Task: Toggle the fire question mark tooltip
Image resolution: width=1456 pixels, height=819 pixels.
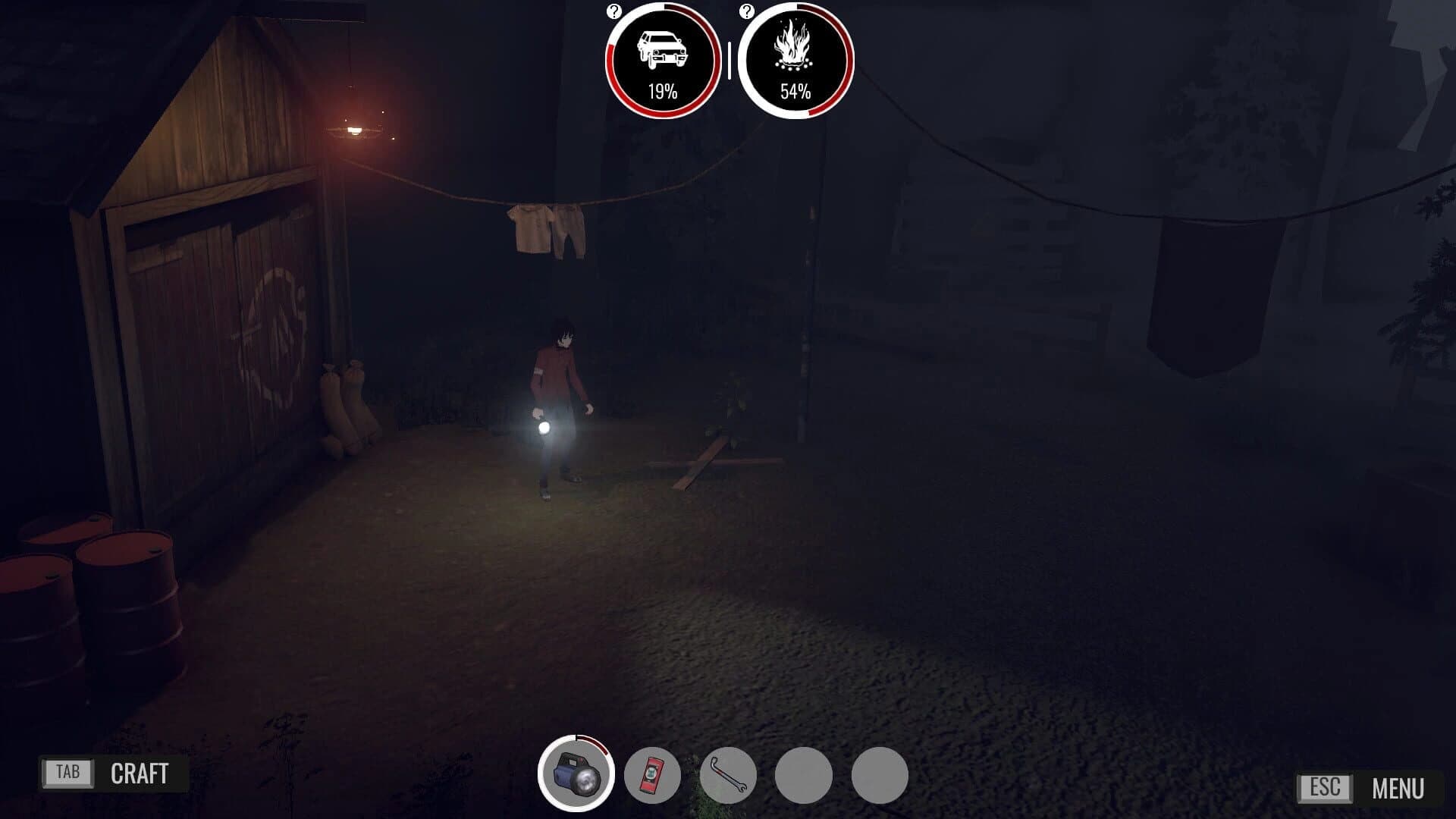Action: tap(747, 11)
